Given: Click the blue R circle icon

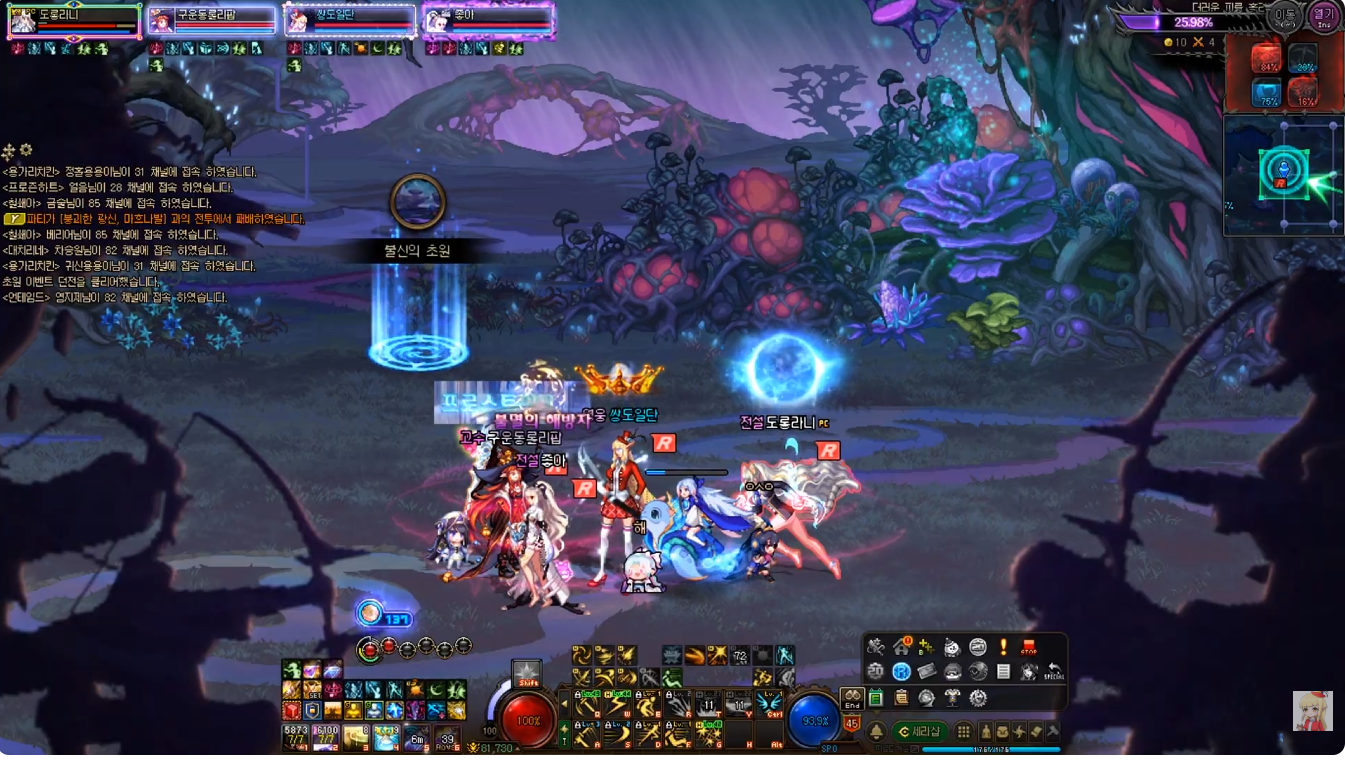Looking at the screenshot, I should click(901, 672).
